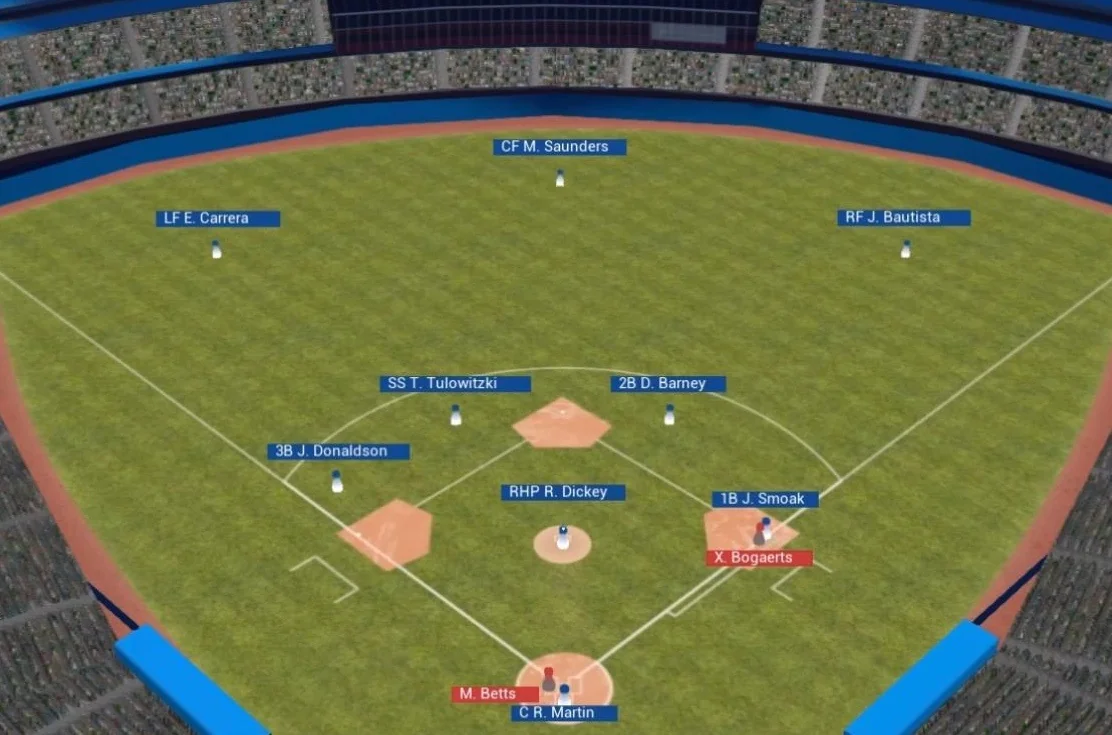Select pitcher RHP R. Dickey's label
This screenshot has height=735, width=1112.
click(x=563, y=492)
